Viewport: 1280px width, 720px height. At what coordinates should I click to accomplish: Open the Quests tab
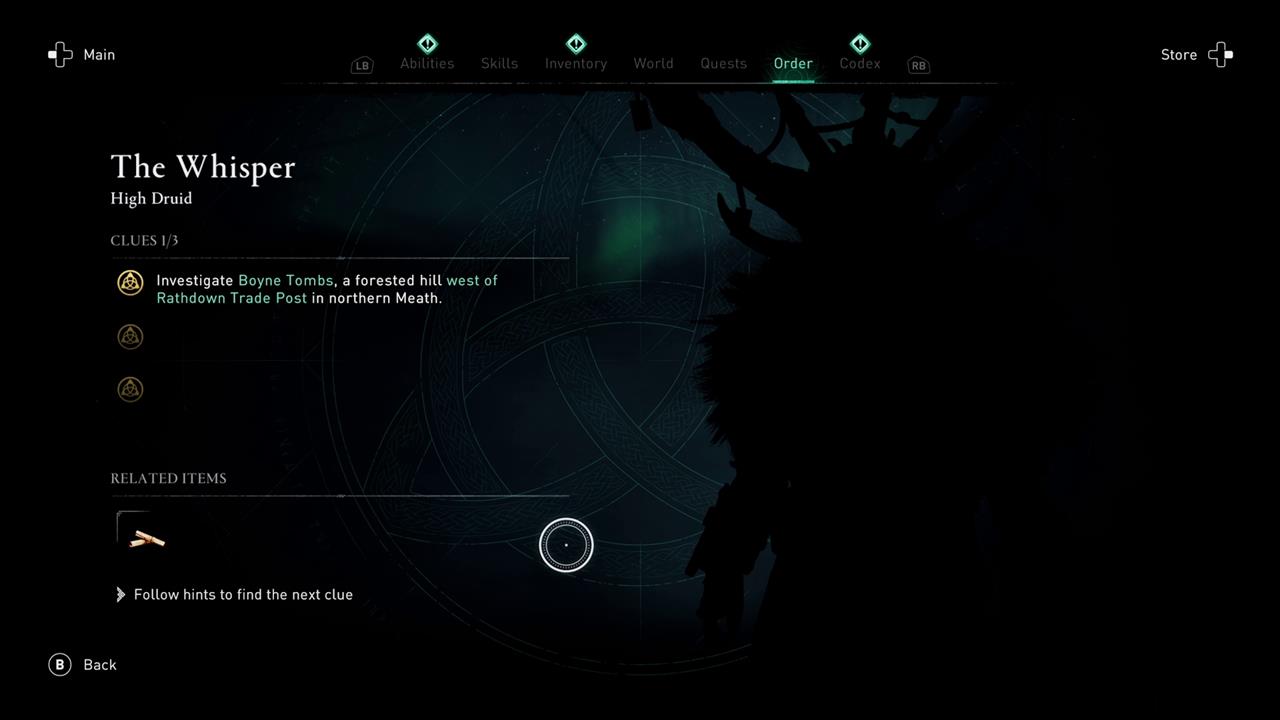pos(723,63)
